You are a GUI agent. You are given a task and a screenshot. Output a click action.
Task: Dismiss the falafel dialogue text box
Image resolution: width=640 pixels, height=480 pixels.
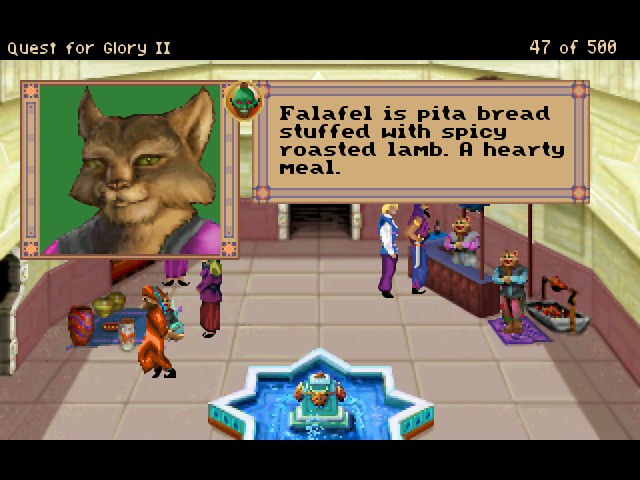(420, 141)
